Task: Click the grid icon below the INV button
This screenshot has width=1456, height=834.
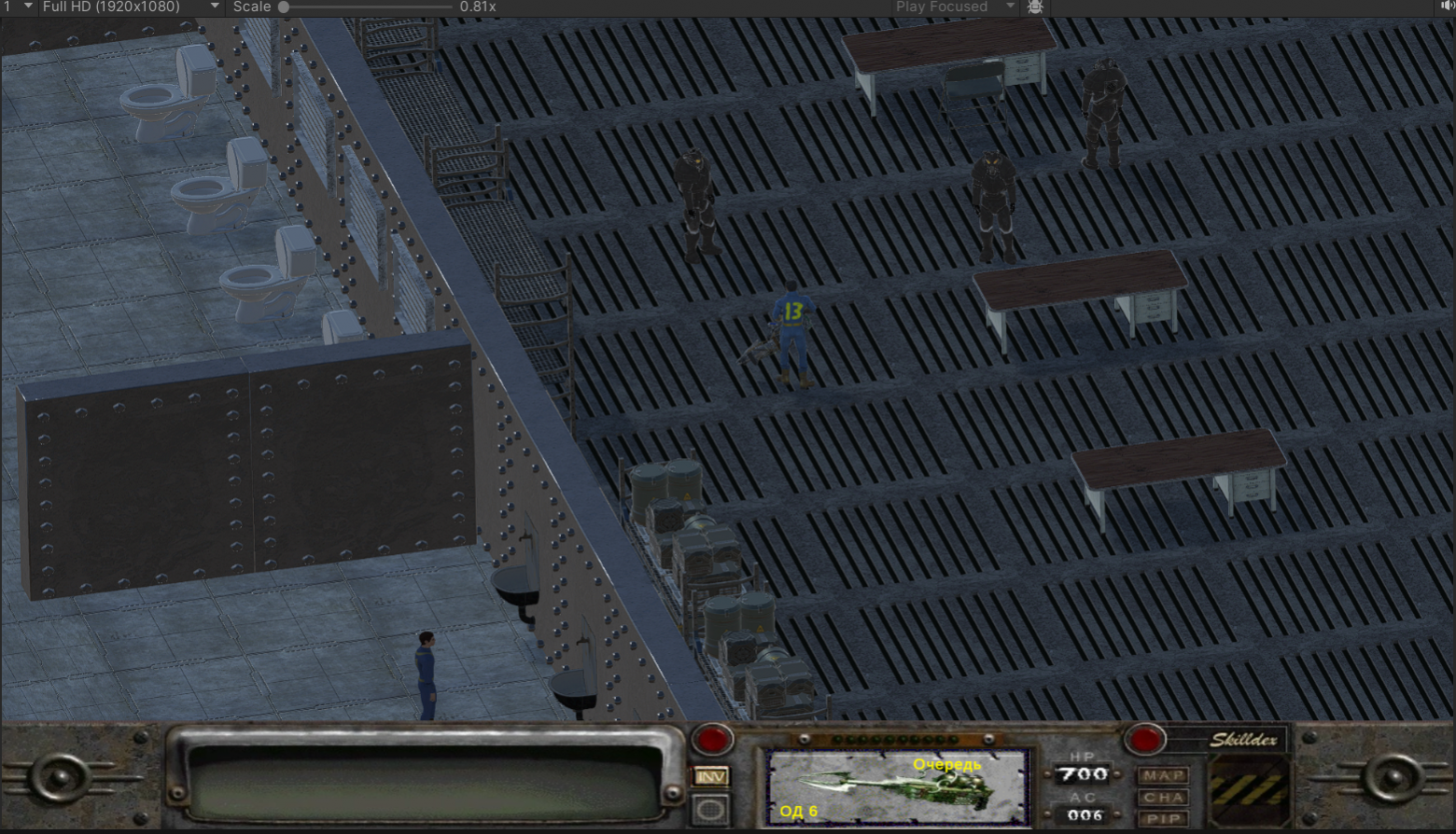Action: (709, 808)
